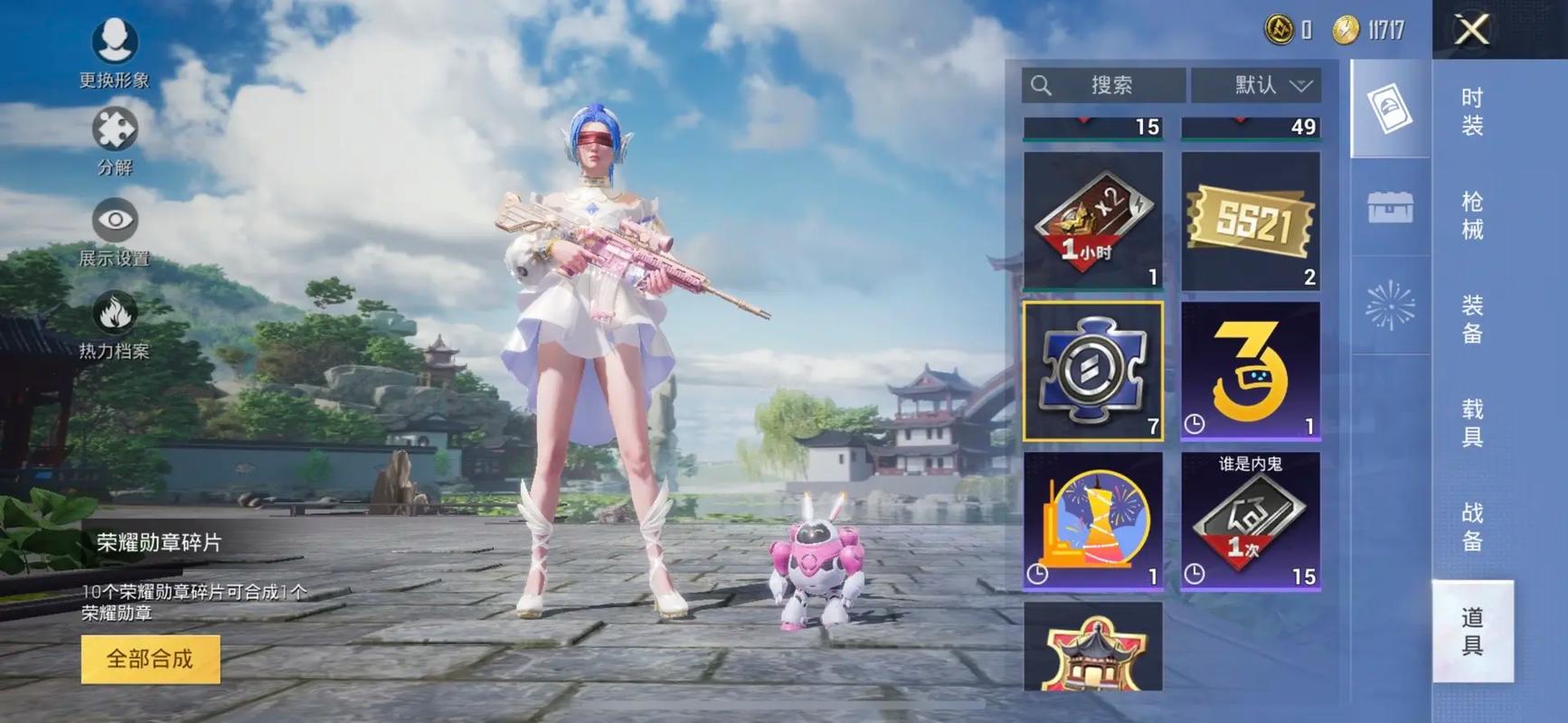This screenshot has width=1568, height=723.
Task: Open 展示设置 display settings
Action: 115,231
